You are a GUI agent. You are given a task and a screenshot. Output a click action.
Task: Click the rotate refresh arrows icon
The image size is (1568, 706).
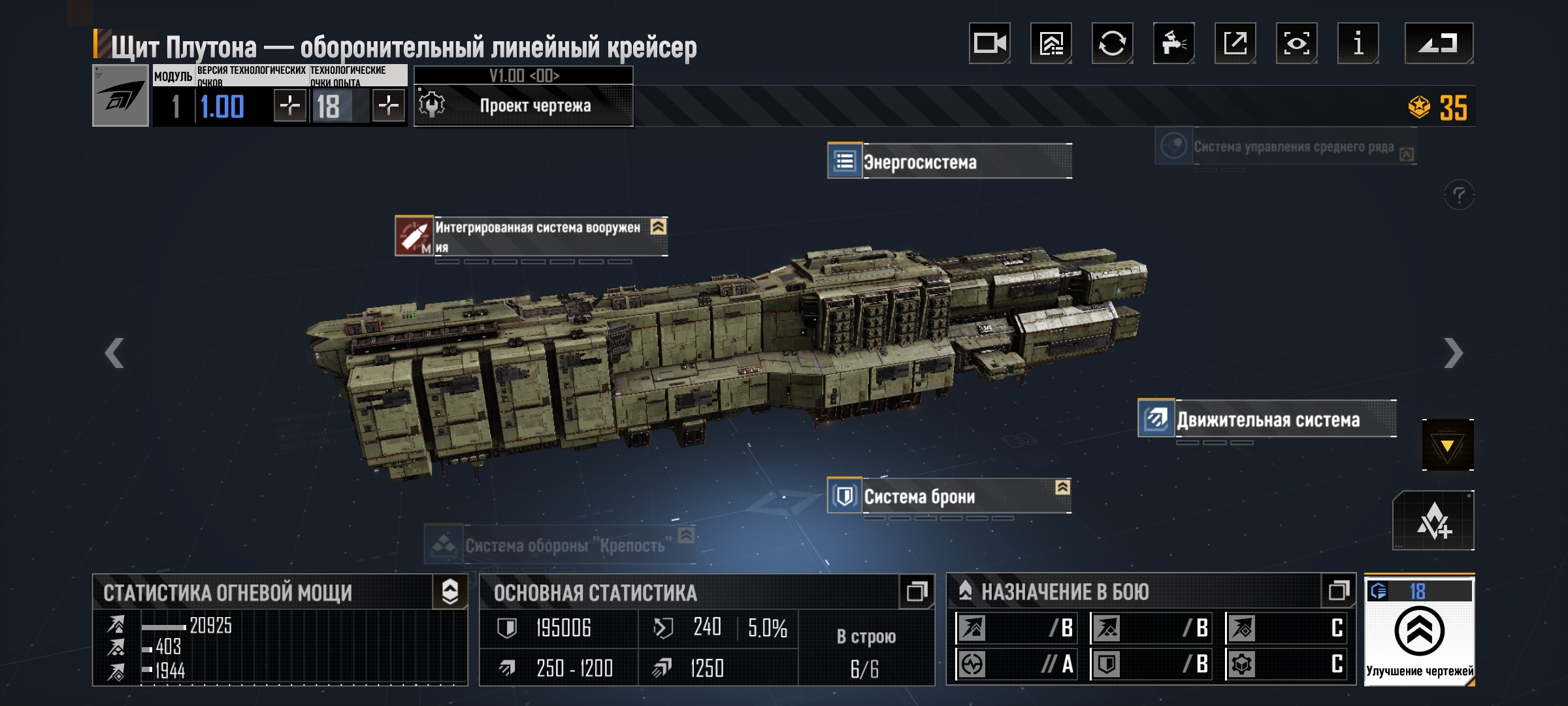(1112, 44)
